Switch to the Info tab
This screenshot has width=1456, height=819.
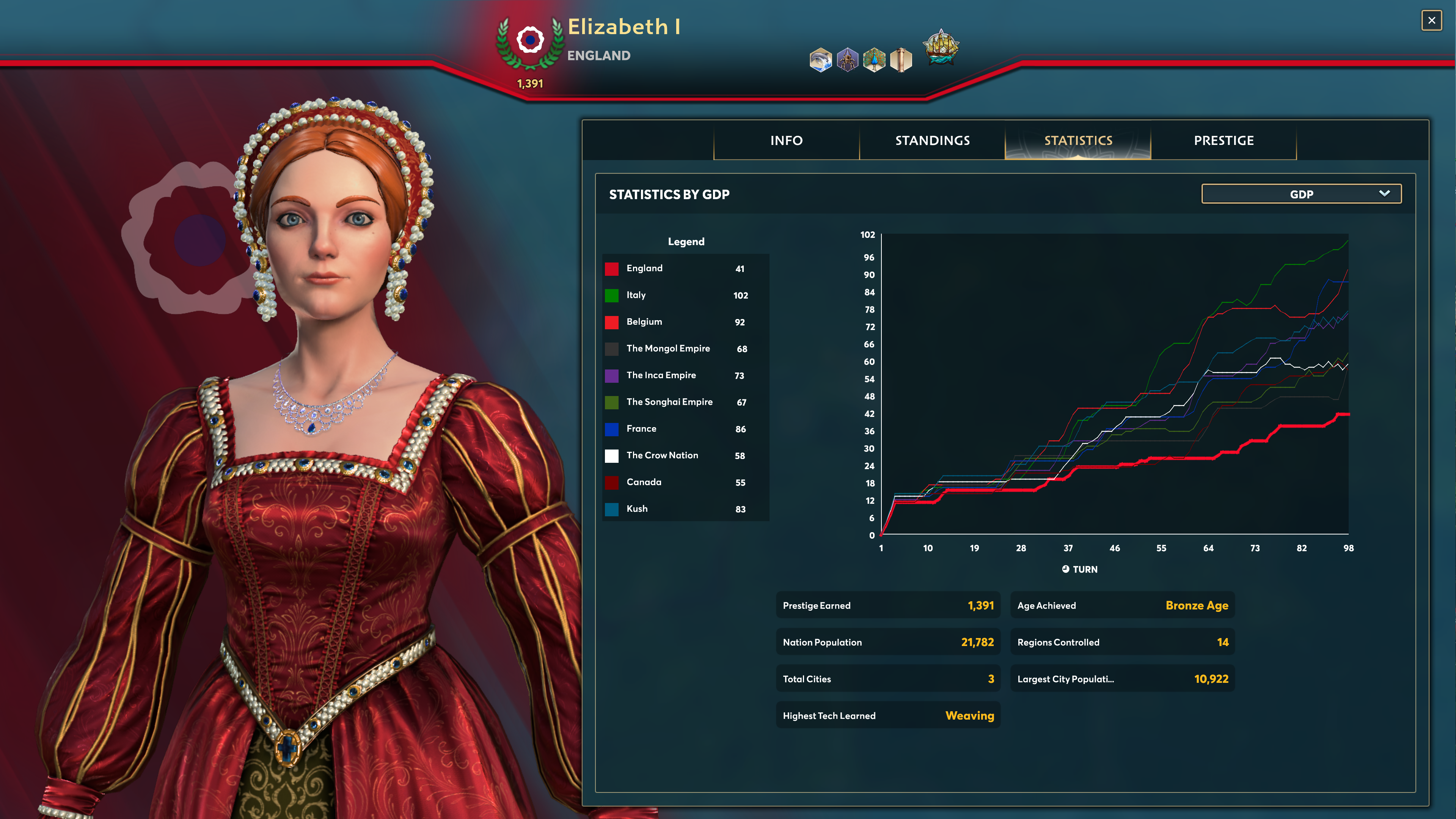(786, 140)
